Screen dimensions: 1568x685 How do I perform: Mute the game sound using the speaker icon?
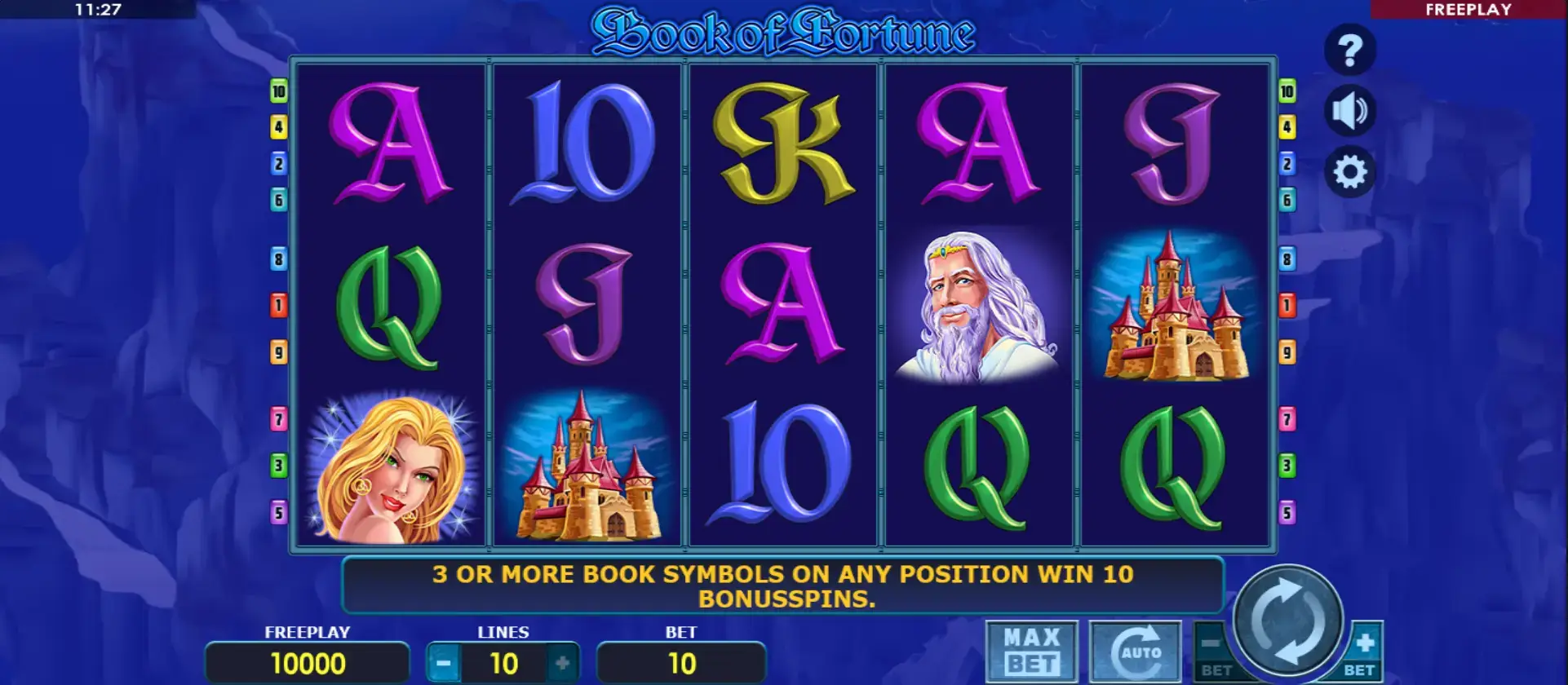(x=1350, y=110)
